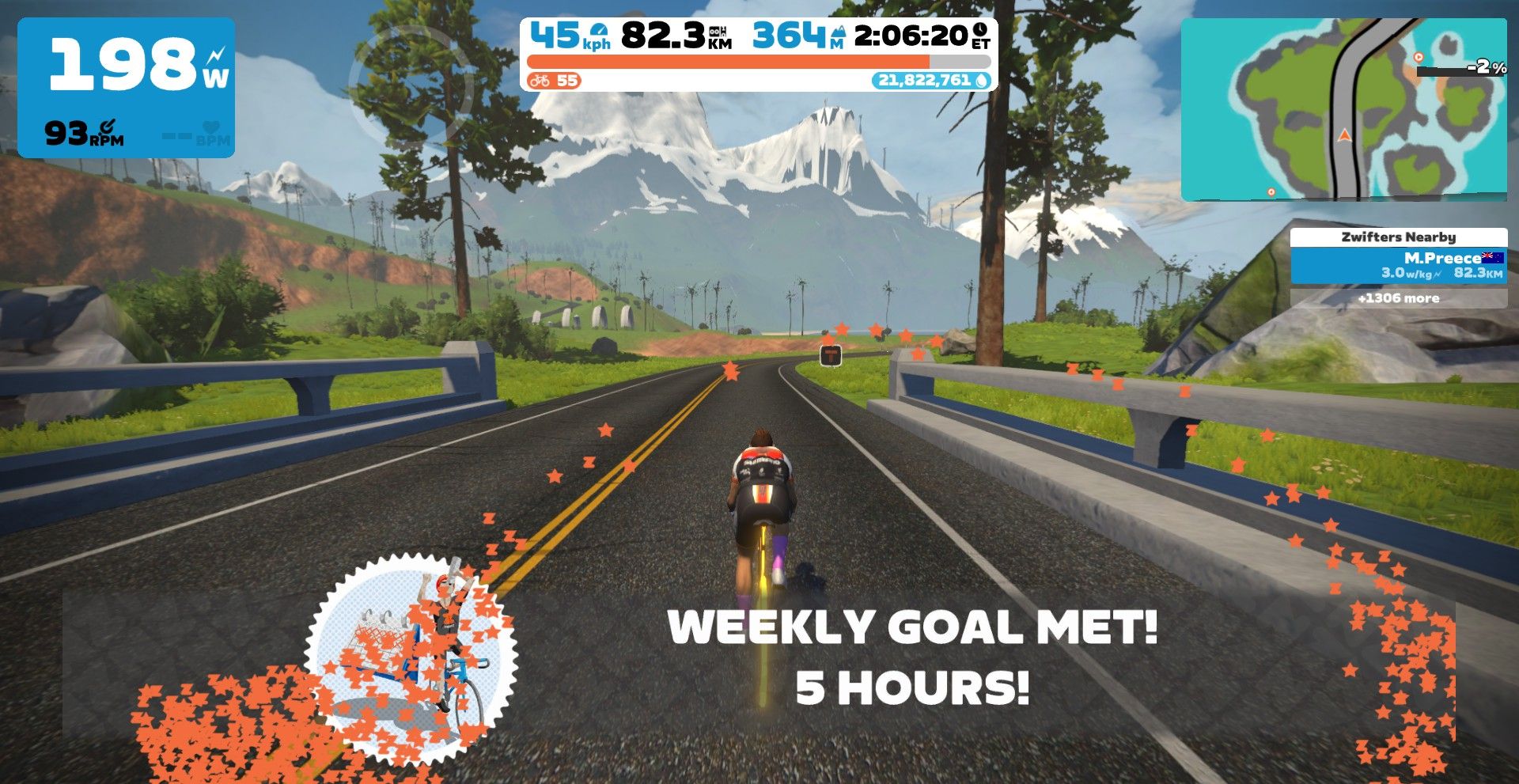Click the orange bike icon showing 55 riders
This screenshot has width=1519, height=784.
click(x=540, y=81)
